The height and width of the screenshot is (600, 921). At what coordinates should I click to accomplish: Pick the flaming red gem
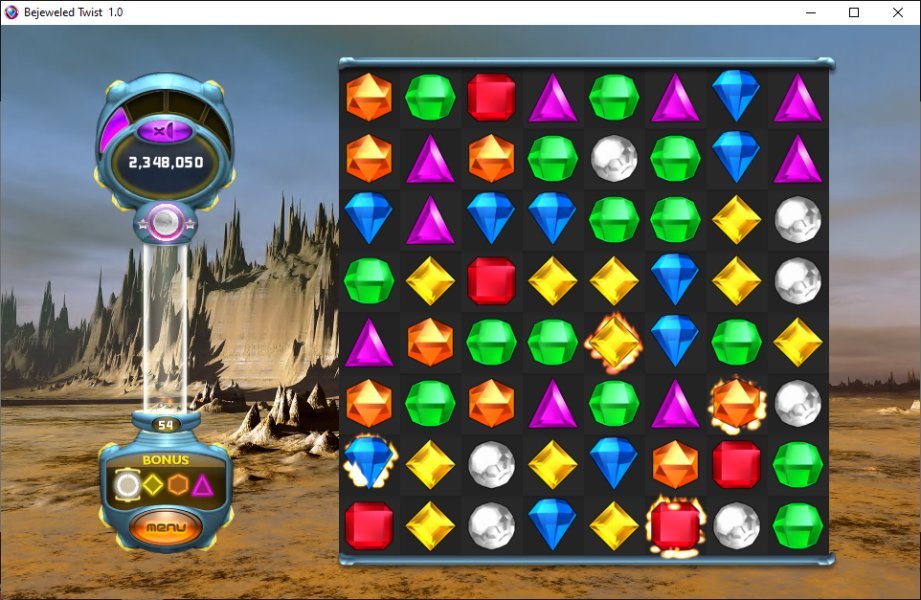(676, 524)
